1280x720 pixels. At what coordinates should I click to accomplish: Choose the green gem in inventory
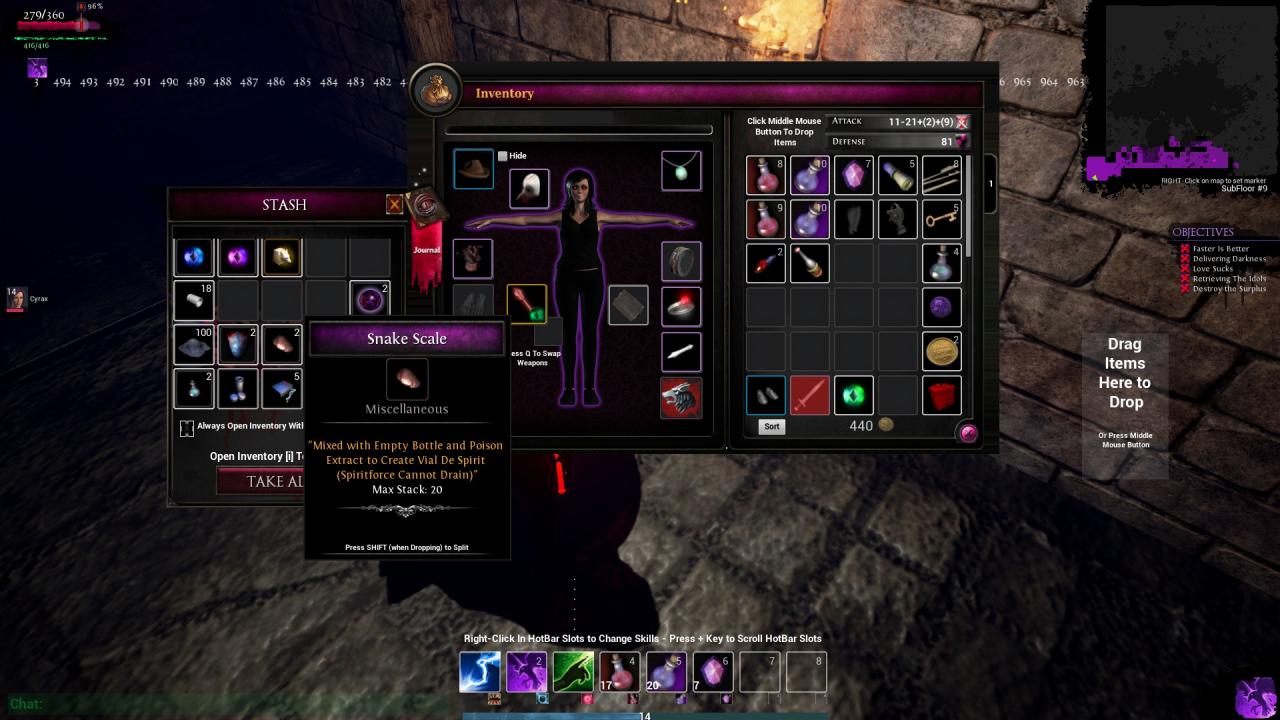coord(853,395)
